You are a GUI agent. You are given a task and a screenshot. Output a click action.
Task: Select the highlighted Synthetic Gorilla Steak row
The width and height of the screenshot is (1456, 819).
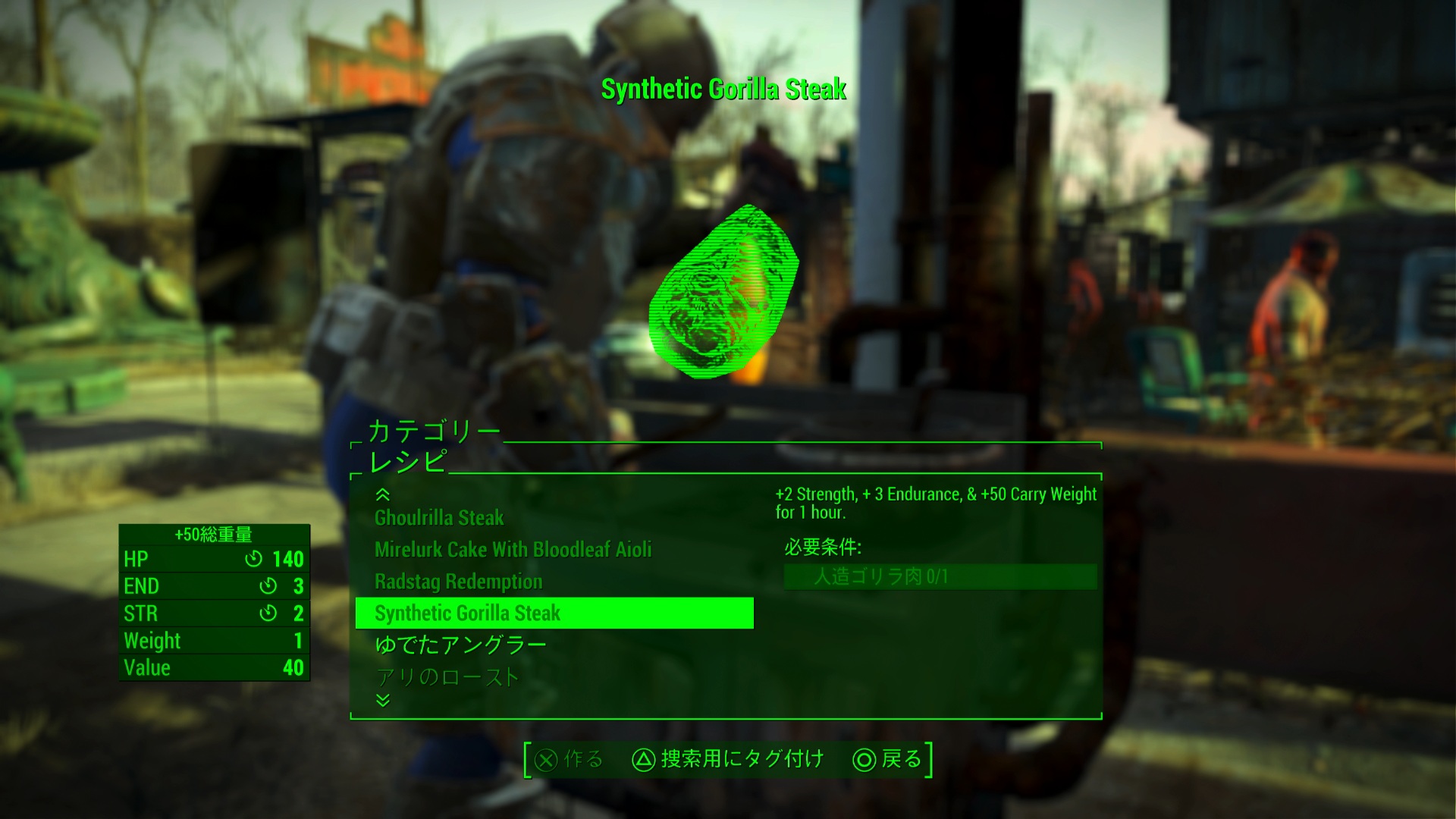(554, 613)
